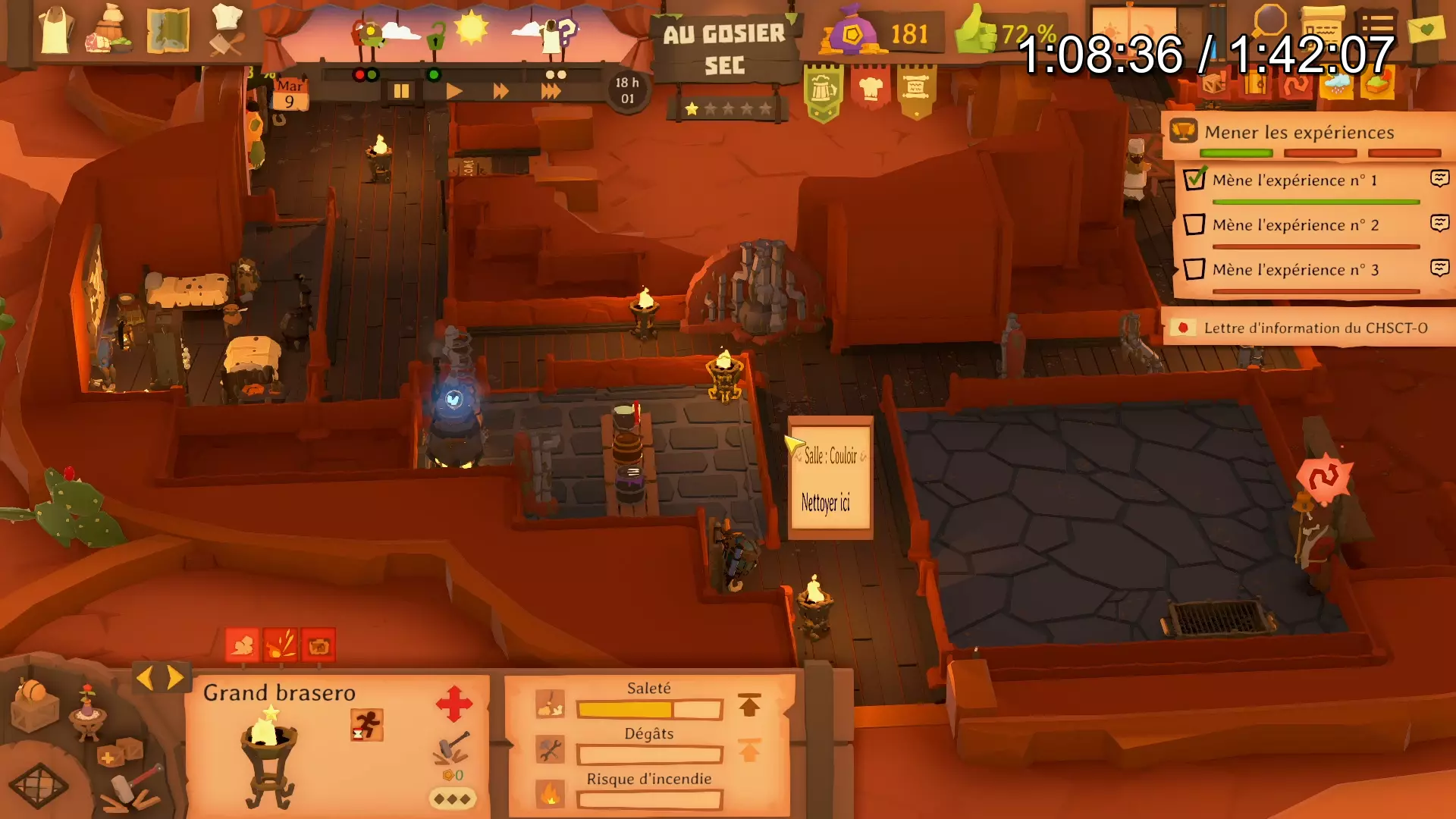This screenshot has width=1456, height=819.
Task: Pause the game time
Action: 401,92
